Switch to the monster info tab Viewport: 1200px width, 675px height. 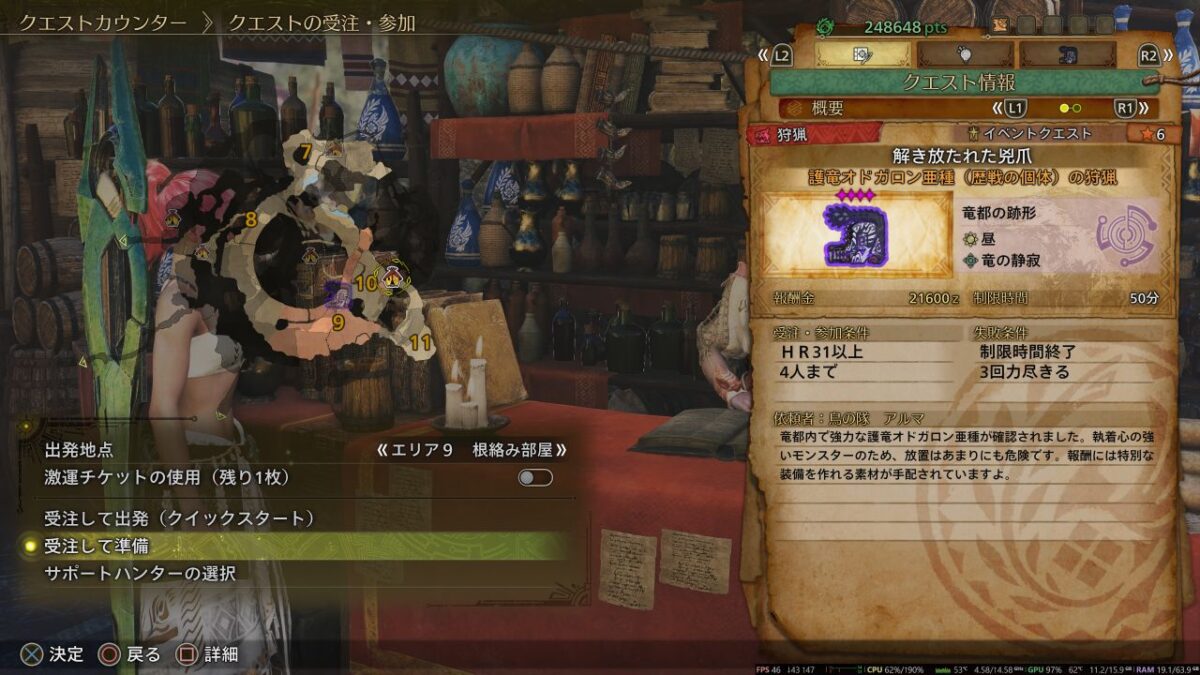pyautogui.click(x=1067, y=54)
